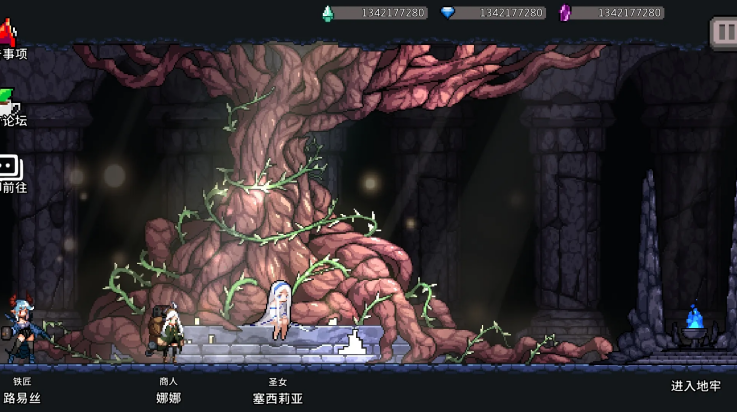Enter the dungeon via 进入地牢
This screenshot has width=737, height=412.
[x=695, y=386]
